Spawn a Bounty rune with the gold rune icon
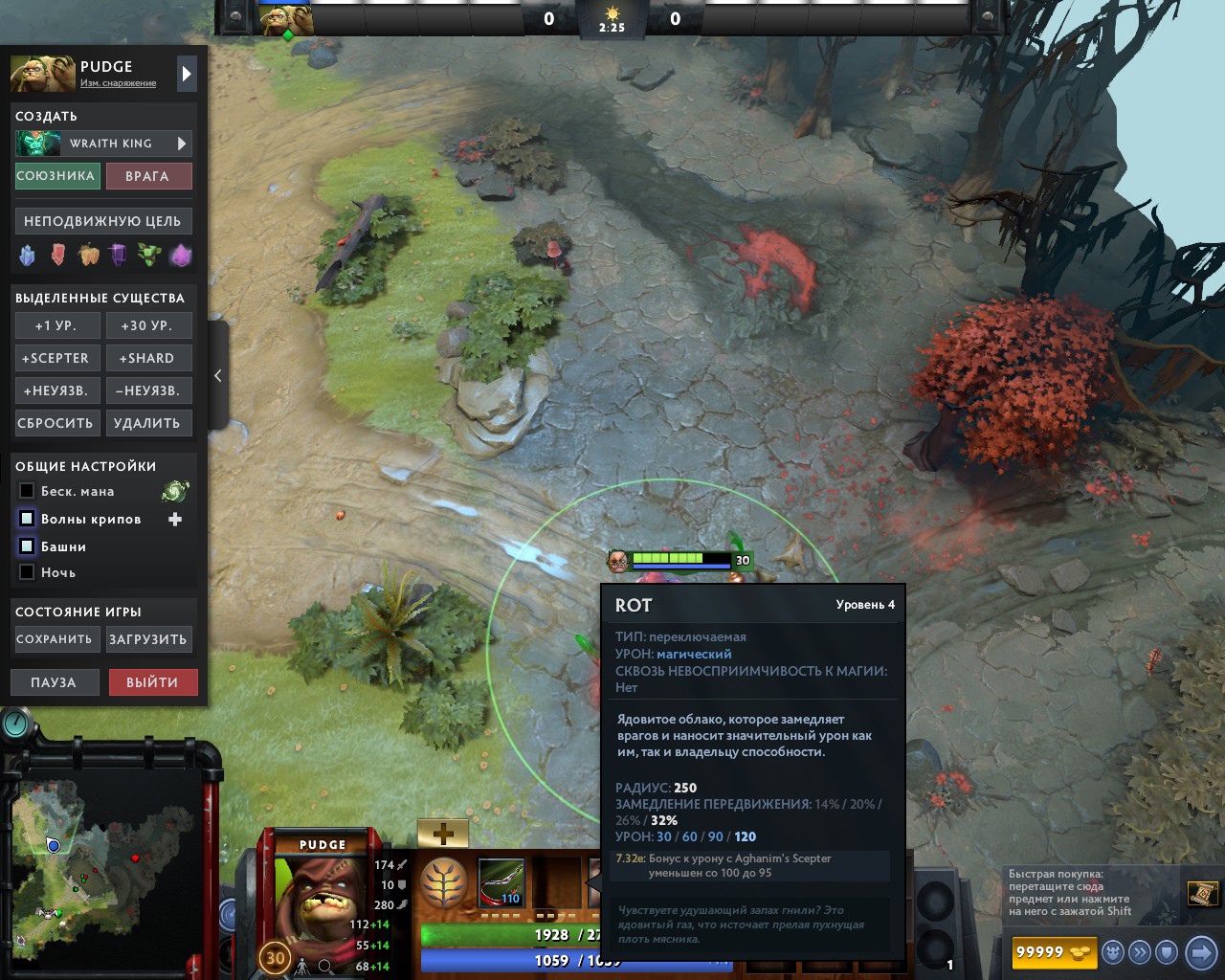The height and width of the screenshot is (980, 1225). [x=89, y=254]
